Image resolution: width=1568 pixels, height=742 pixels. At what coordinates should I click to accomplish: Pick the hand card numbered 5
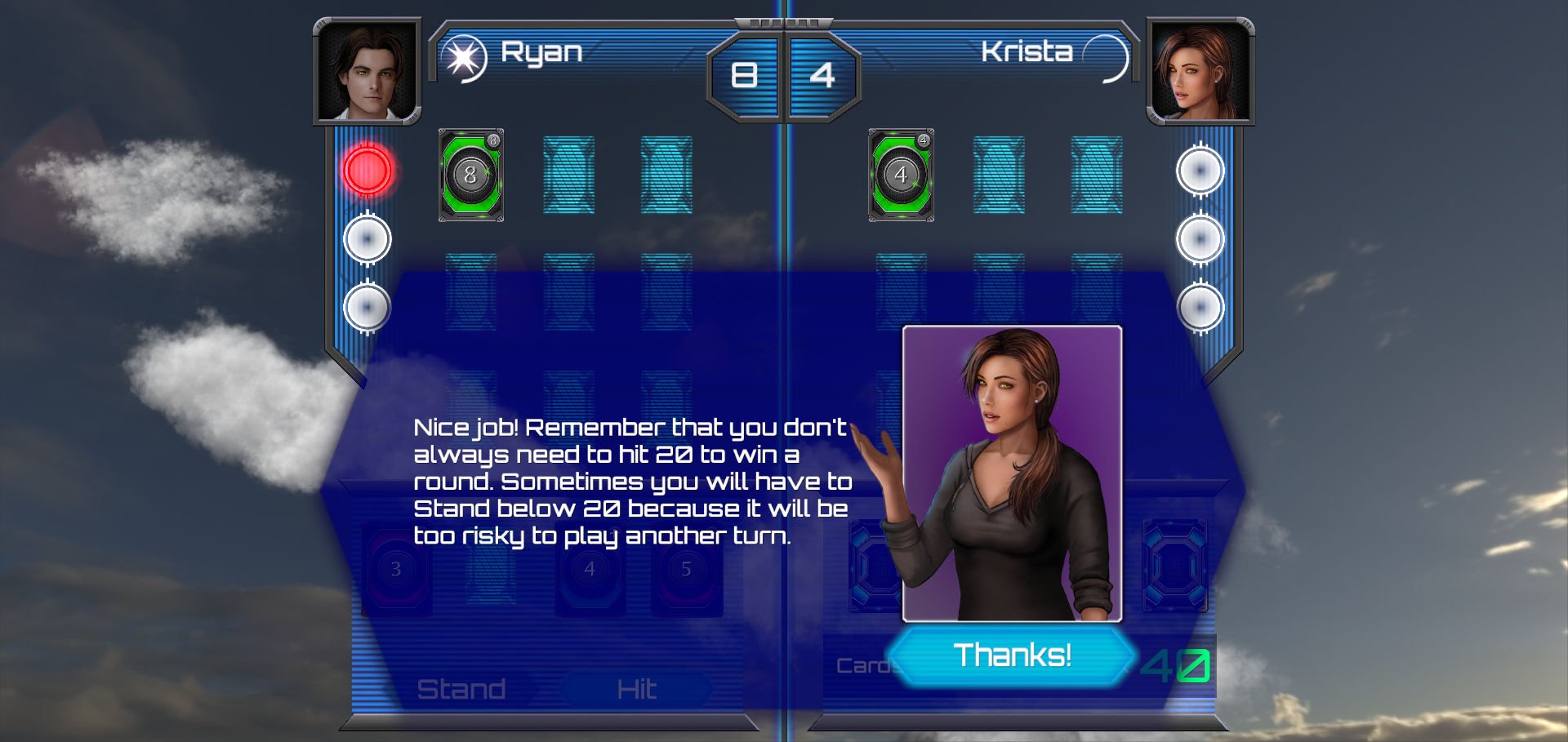[686, 569]
